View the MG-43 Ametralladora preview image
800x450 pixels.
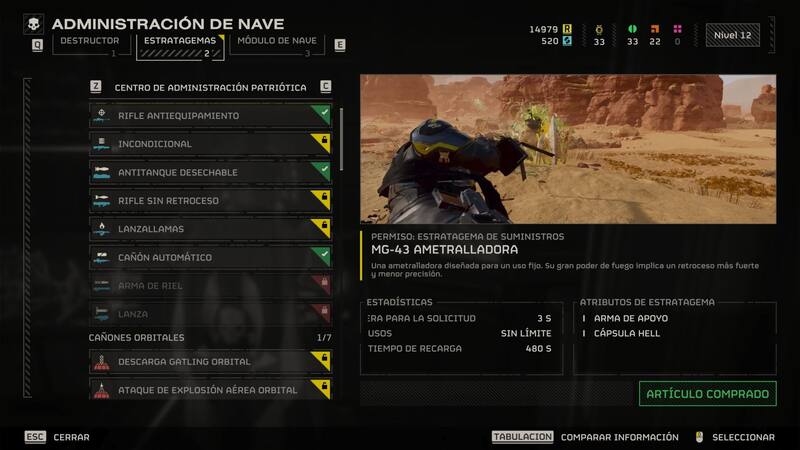(x=567, y=150)
